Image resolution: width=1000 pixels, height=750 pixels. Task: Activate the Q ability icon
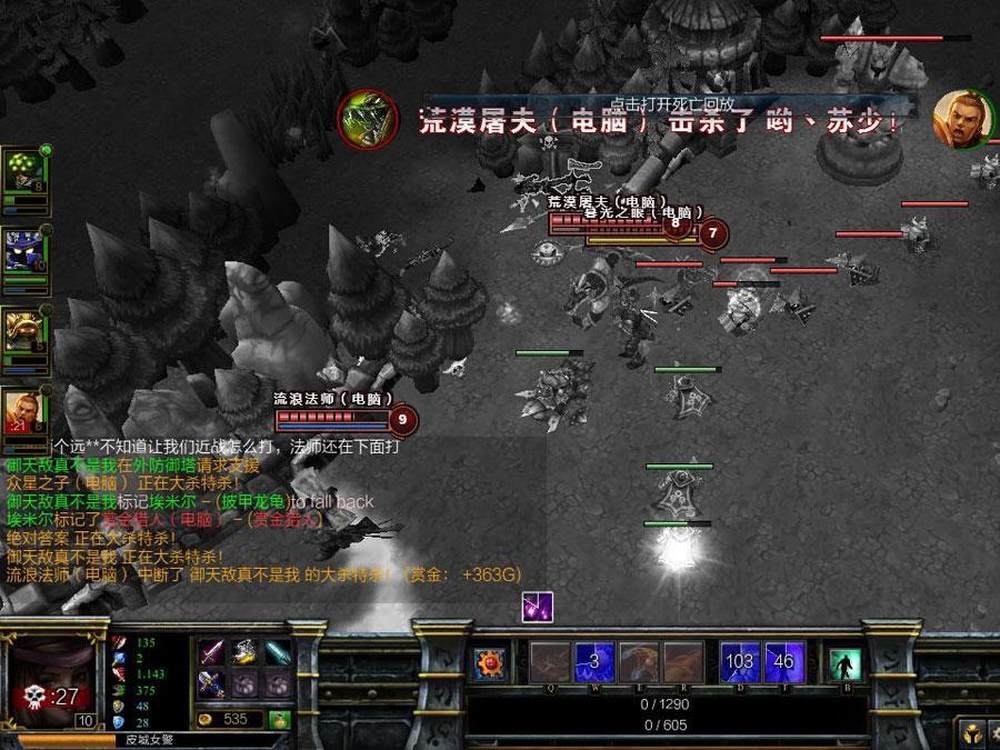coord(550,662)
